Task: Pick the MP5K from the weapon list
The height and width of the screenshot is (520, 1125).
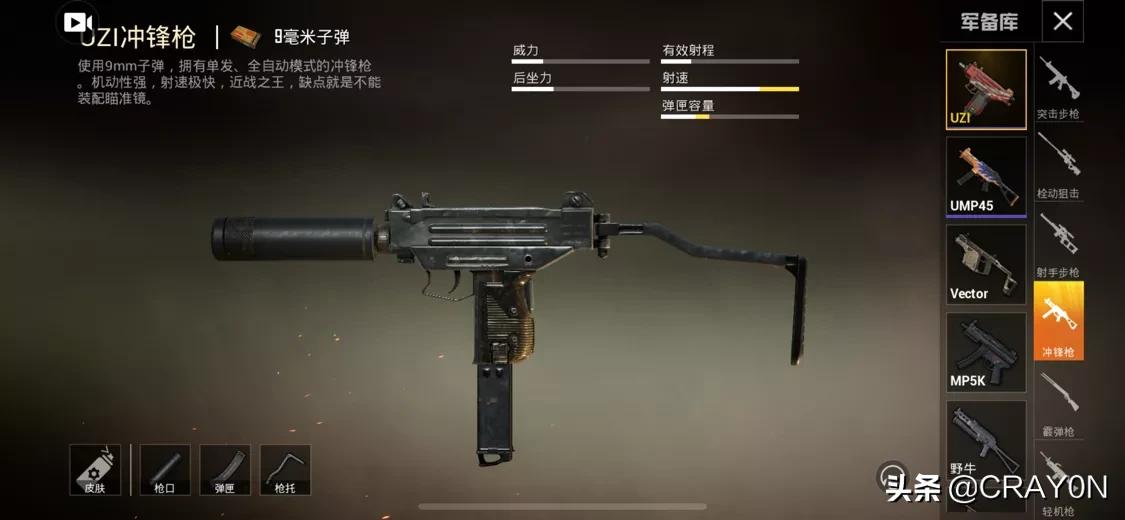Action: point(985,352)
